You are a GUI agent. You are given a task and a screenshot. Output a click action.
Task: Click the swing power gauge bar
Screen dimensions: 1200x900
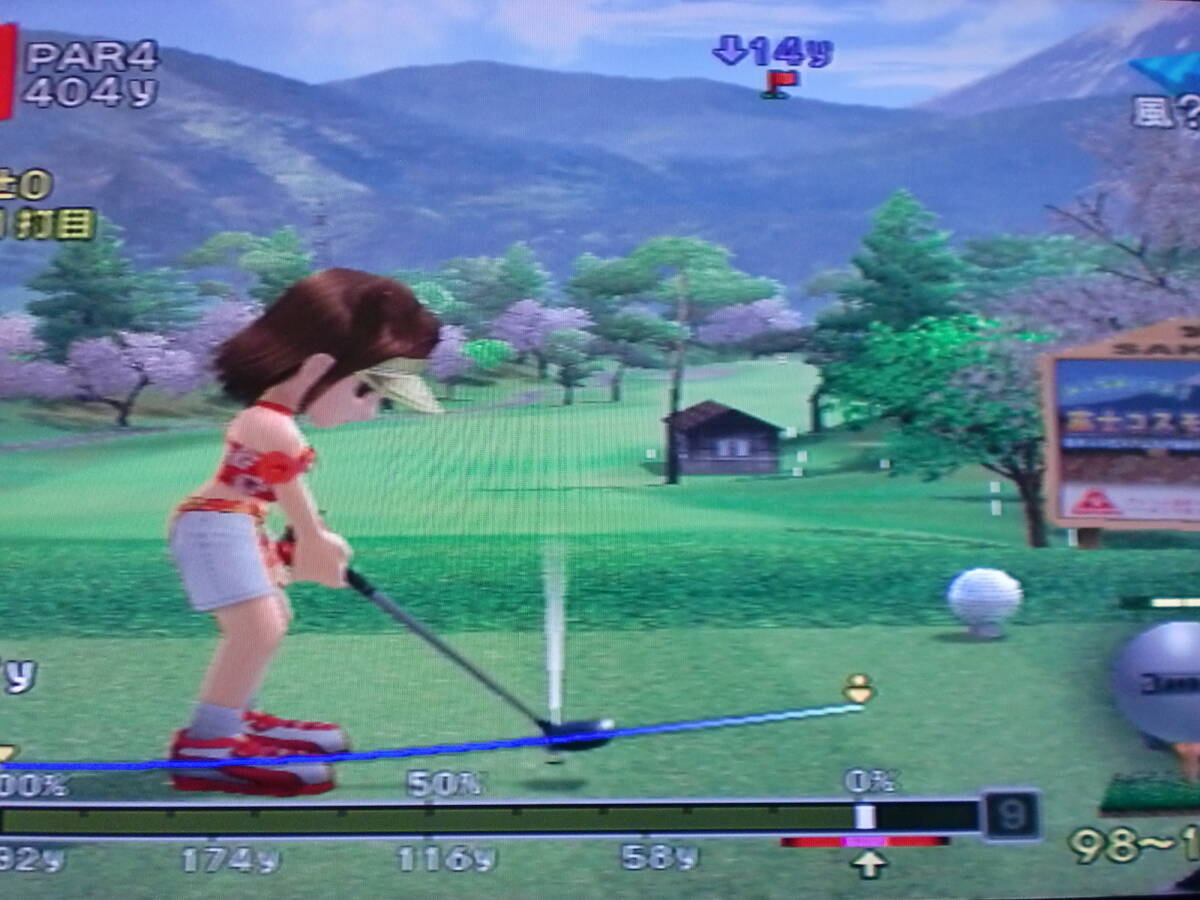pos(490,817)
